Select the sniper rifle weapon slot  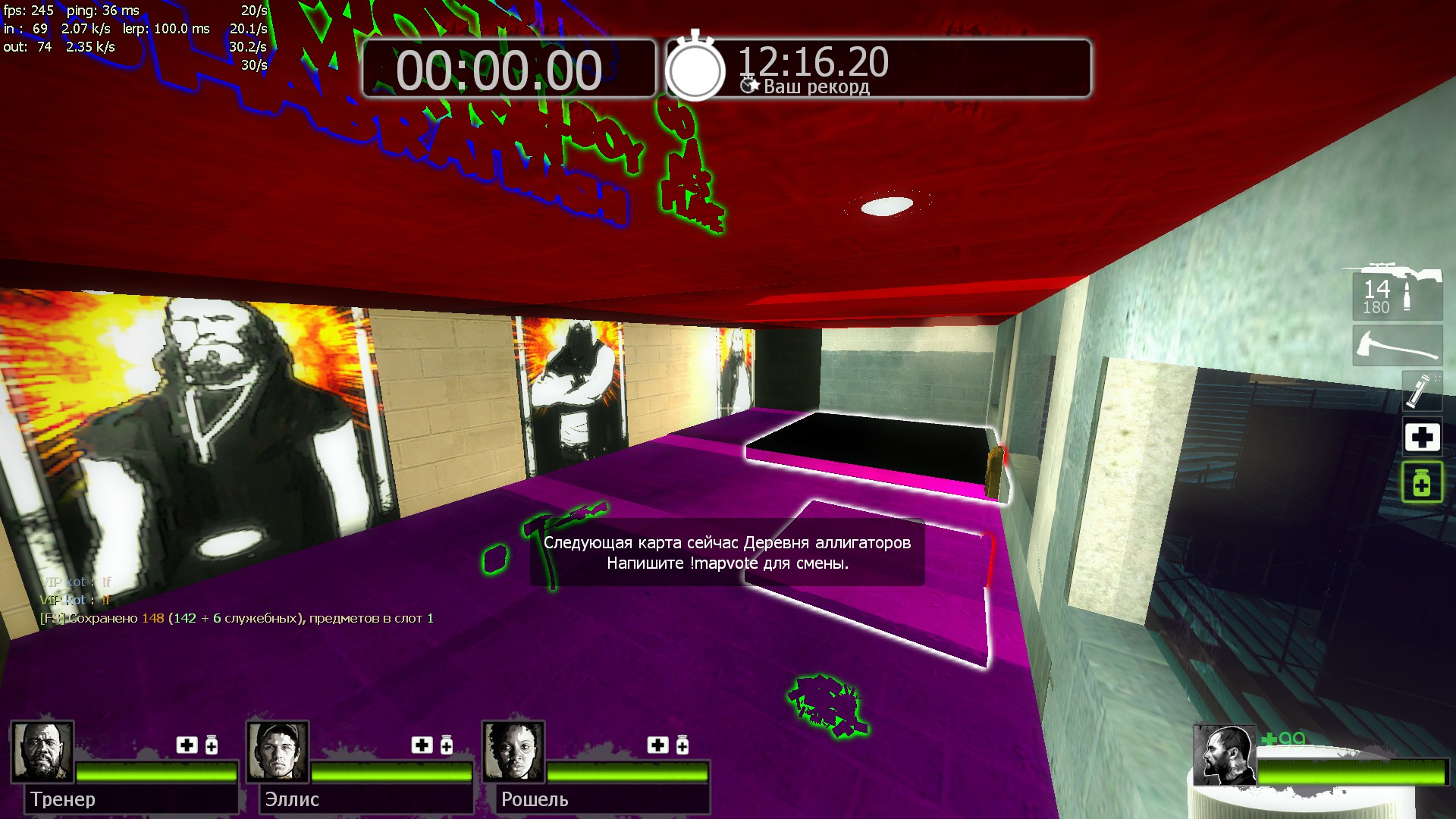coord(1397,292)
